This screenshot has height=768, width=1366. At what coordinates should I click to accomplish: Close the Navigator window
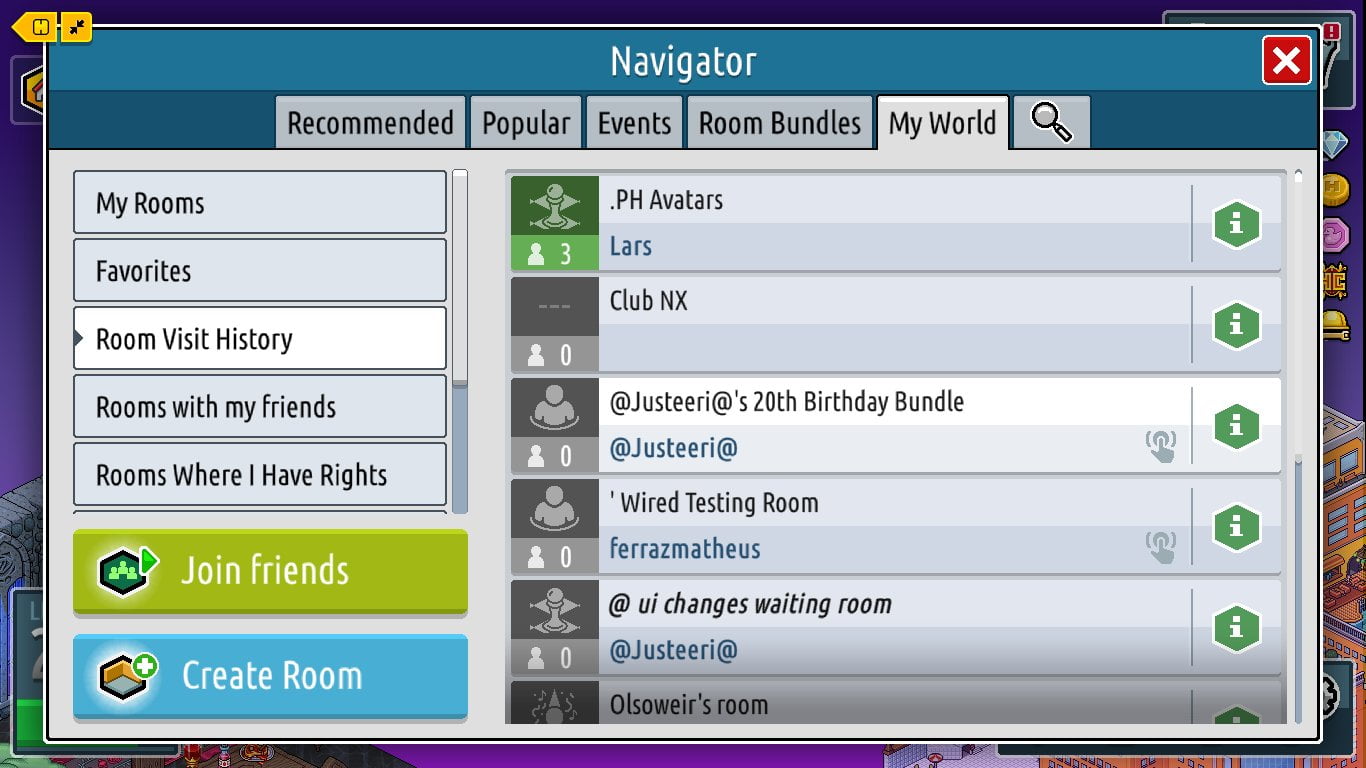click(1286, 61)
